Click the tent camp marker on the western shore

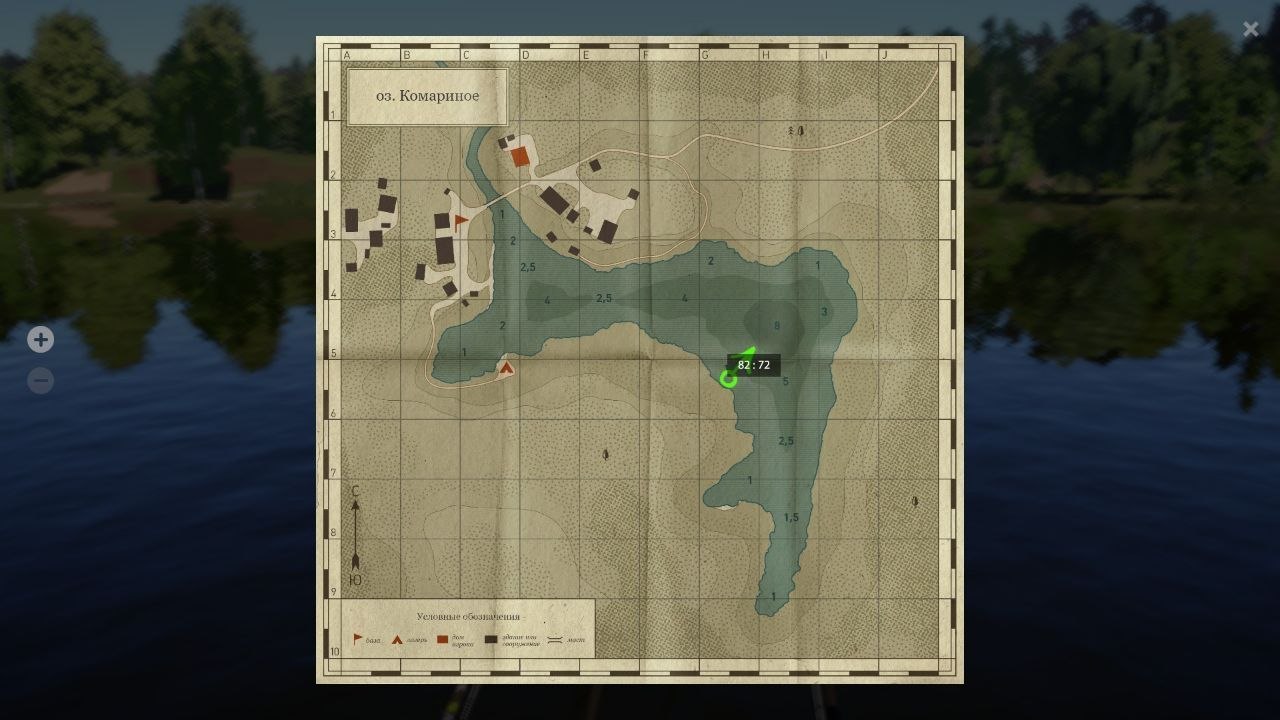[x=505, y=369]
